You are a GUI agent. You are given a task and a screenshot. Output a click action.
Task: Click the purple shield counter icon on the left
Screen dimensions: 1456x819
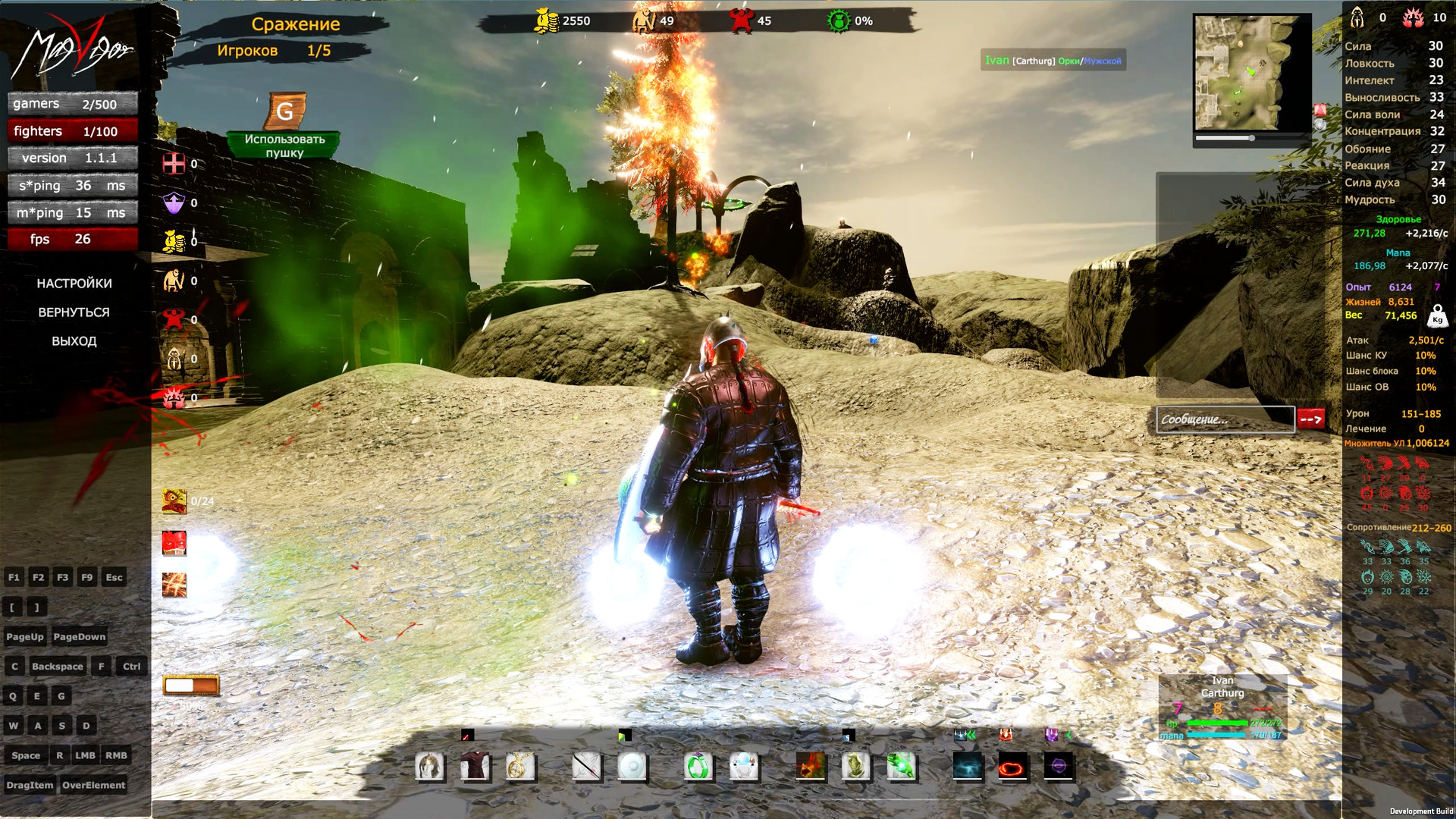coord(173,202)
